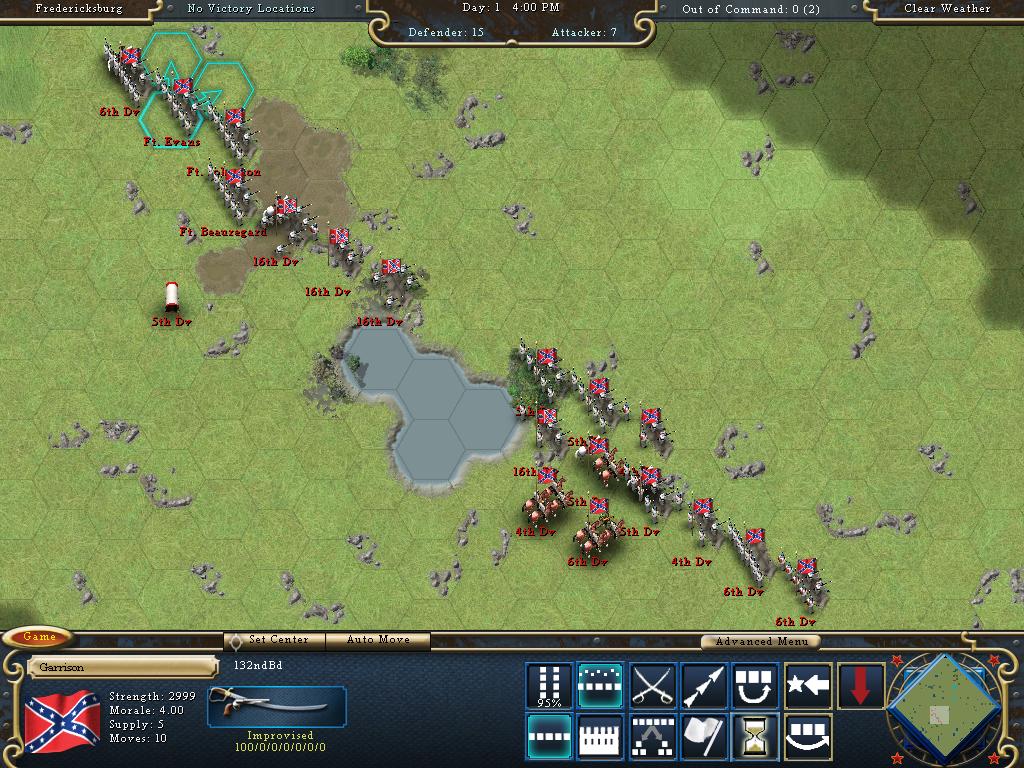Select the dotted skirmish line formation icon
The image size is (1024, 768).
[x=601, y=686]
